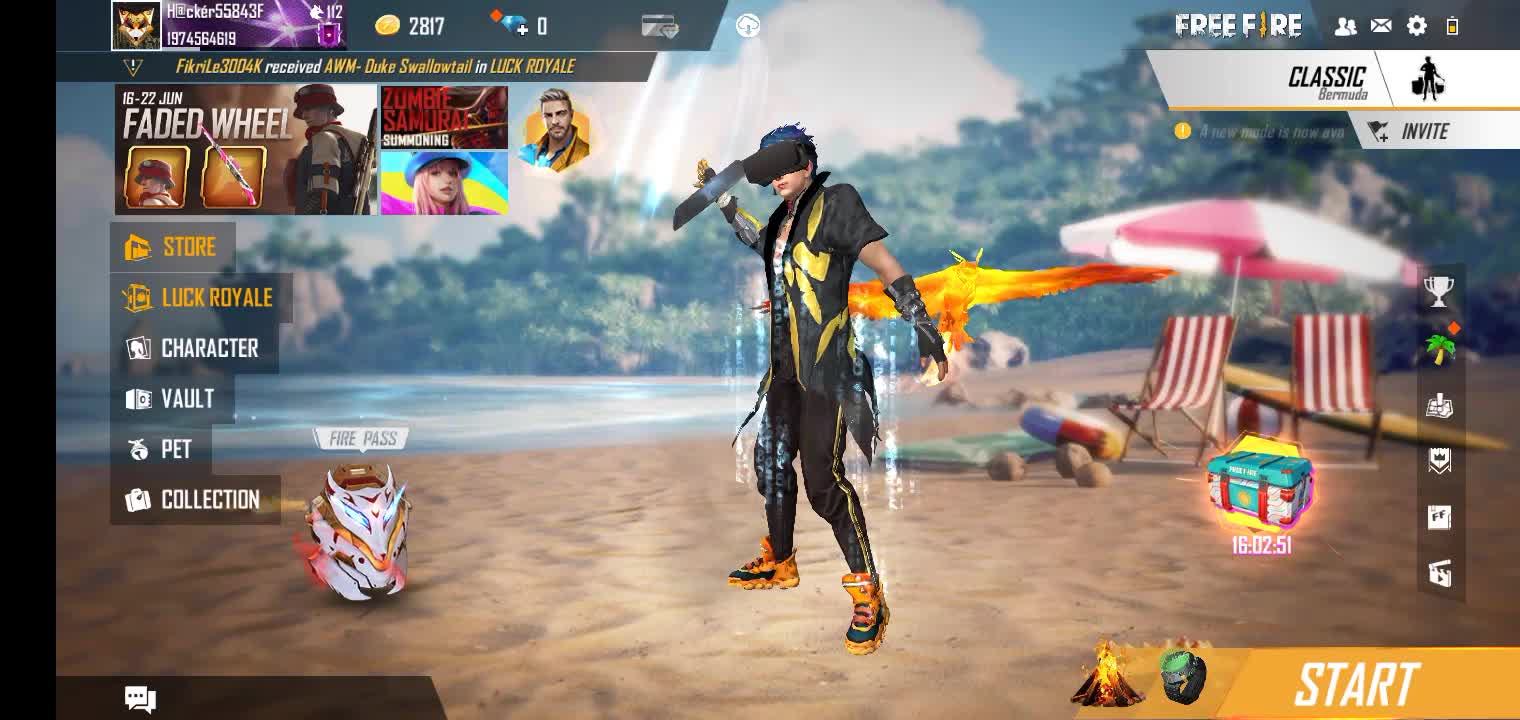This screenshot has width=1520, height=720.
Task: Open the trophy ranking icon
Action: click(x=1438, y=291)
